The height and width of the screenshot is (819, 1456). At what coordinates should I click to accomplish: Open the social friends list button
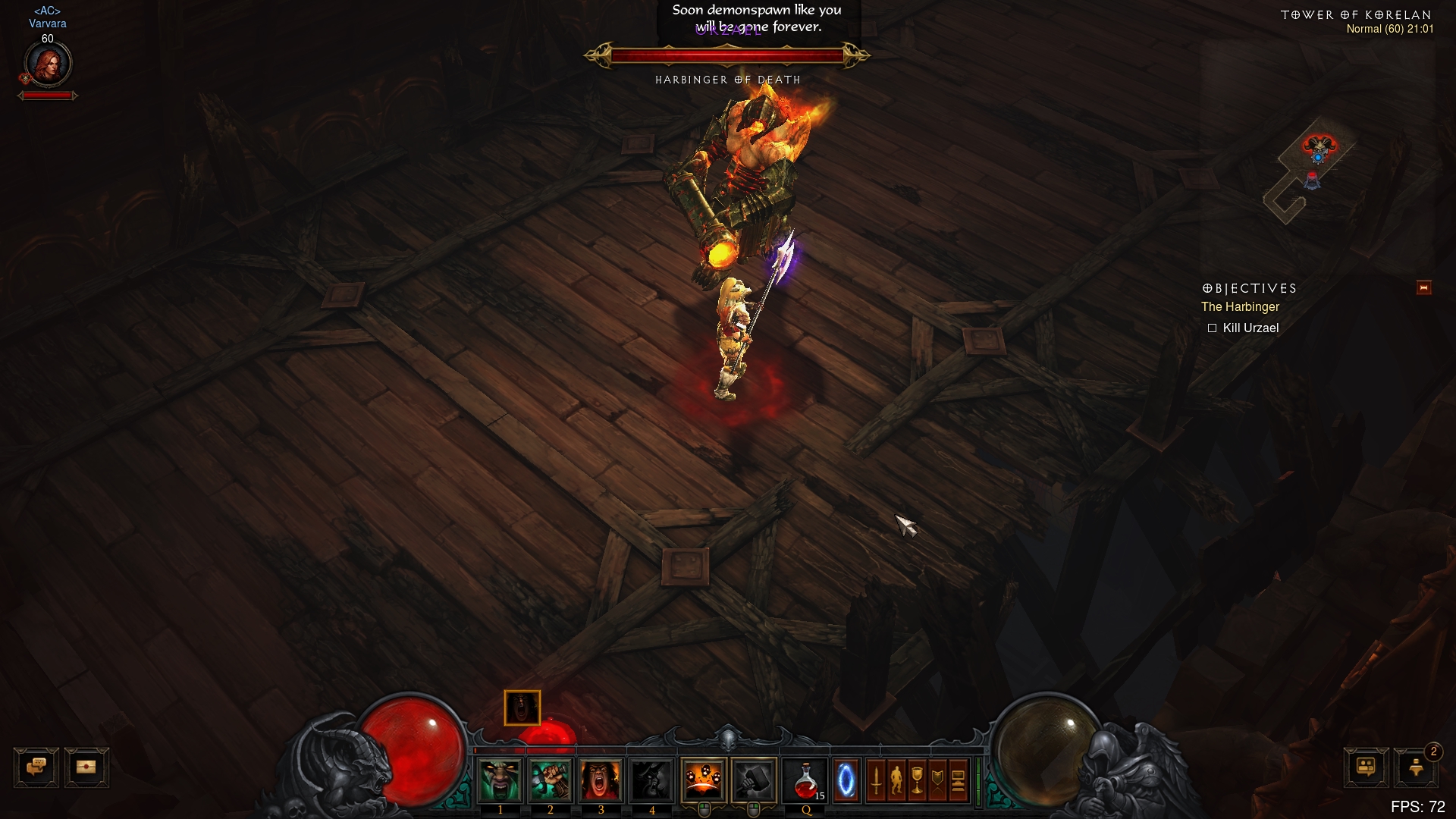pyautogui.click(x=1367, y=767)
